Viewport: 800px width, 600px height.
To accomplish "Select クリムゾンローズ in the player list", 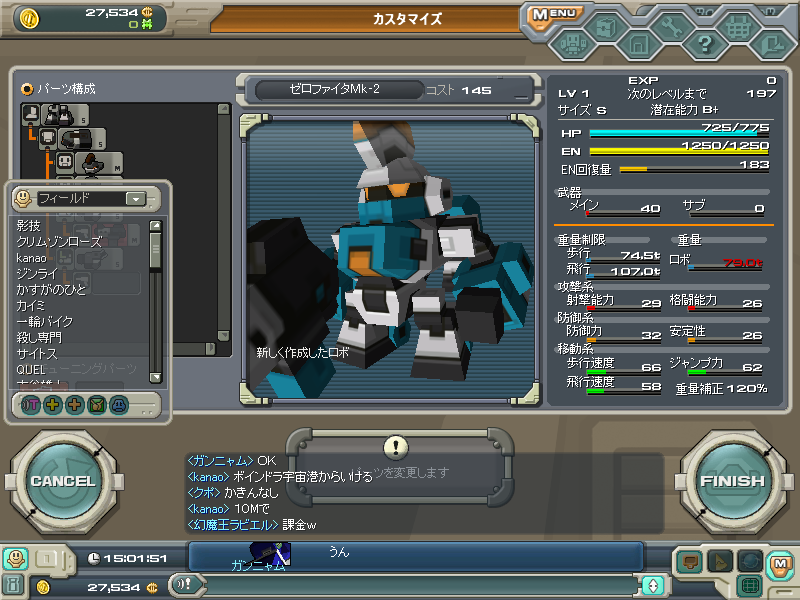I will 59,242.
